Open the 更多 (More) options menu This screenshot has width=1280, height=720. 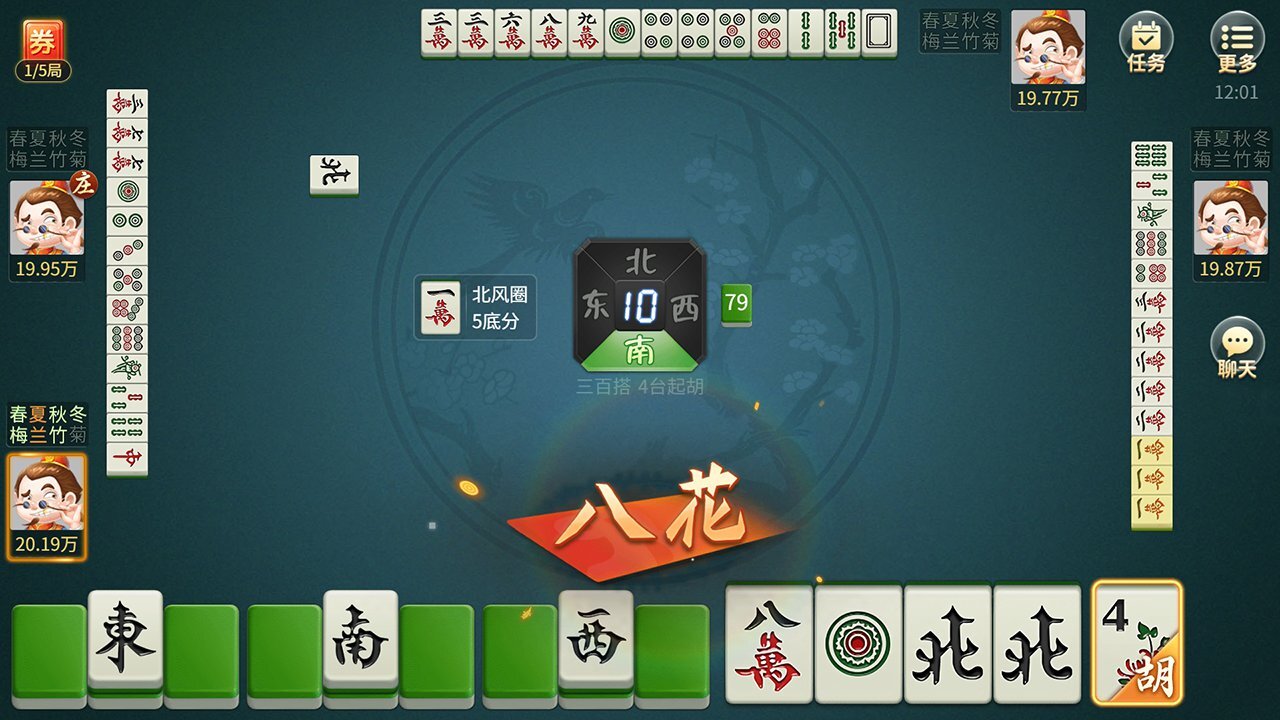[1237, 35]
